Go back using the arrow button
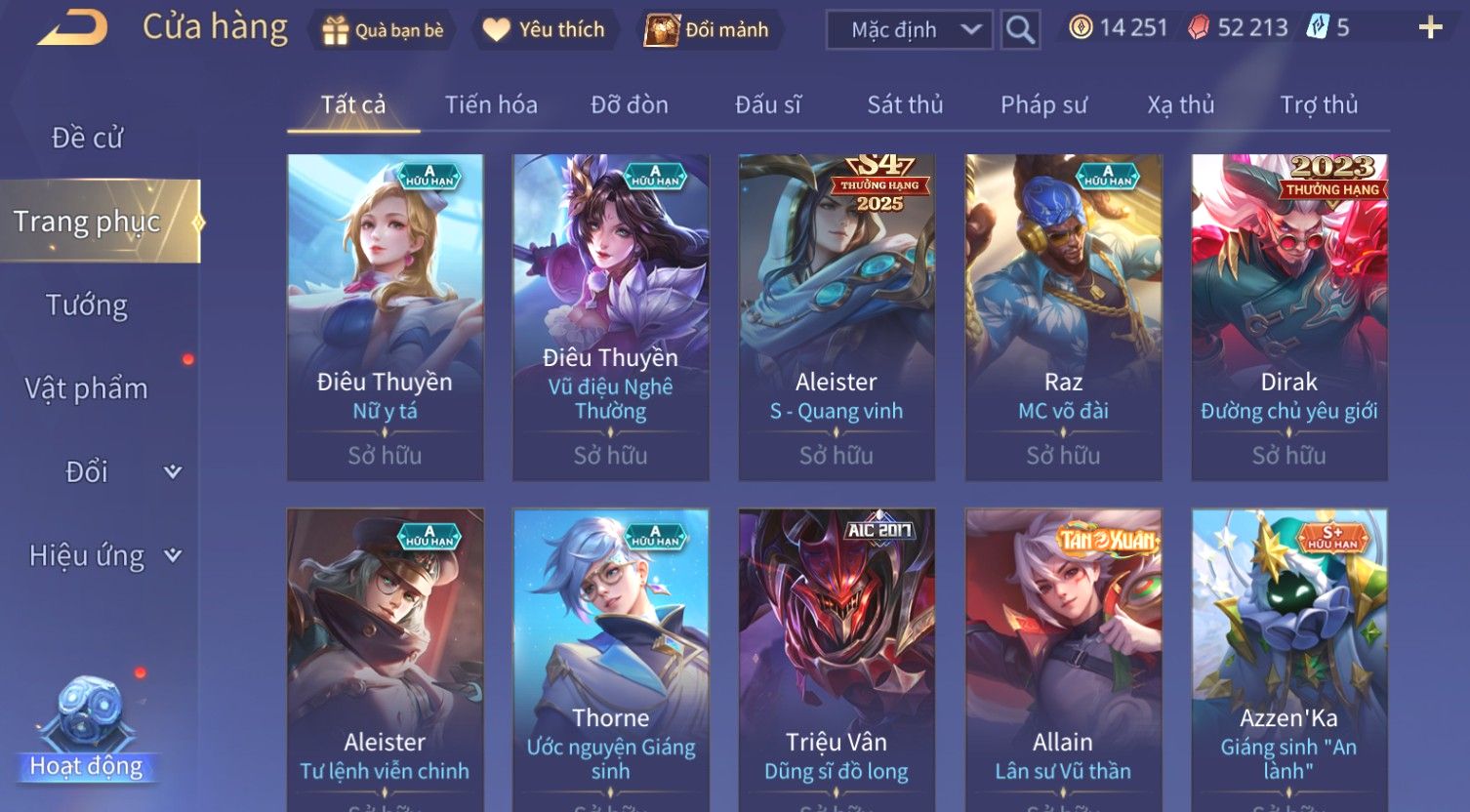The height and width of the screenshot is (812, 1470). click(x=72, y=27)
